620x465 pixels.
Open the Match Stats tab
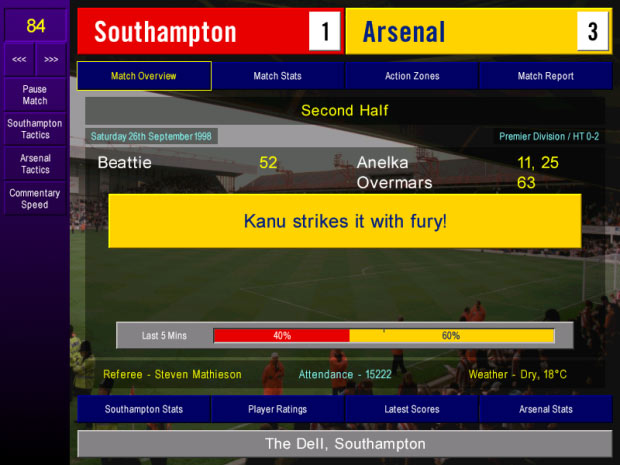(278, 76)
